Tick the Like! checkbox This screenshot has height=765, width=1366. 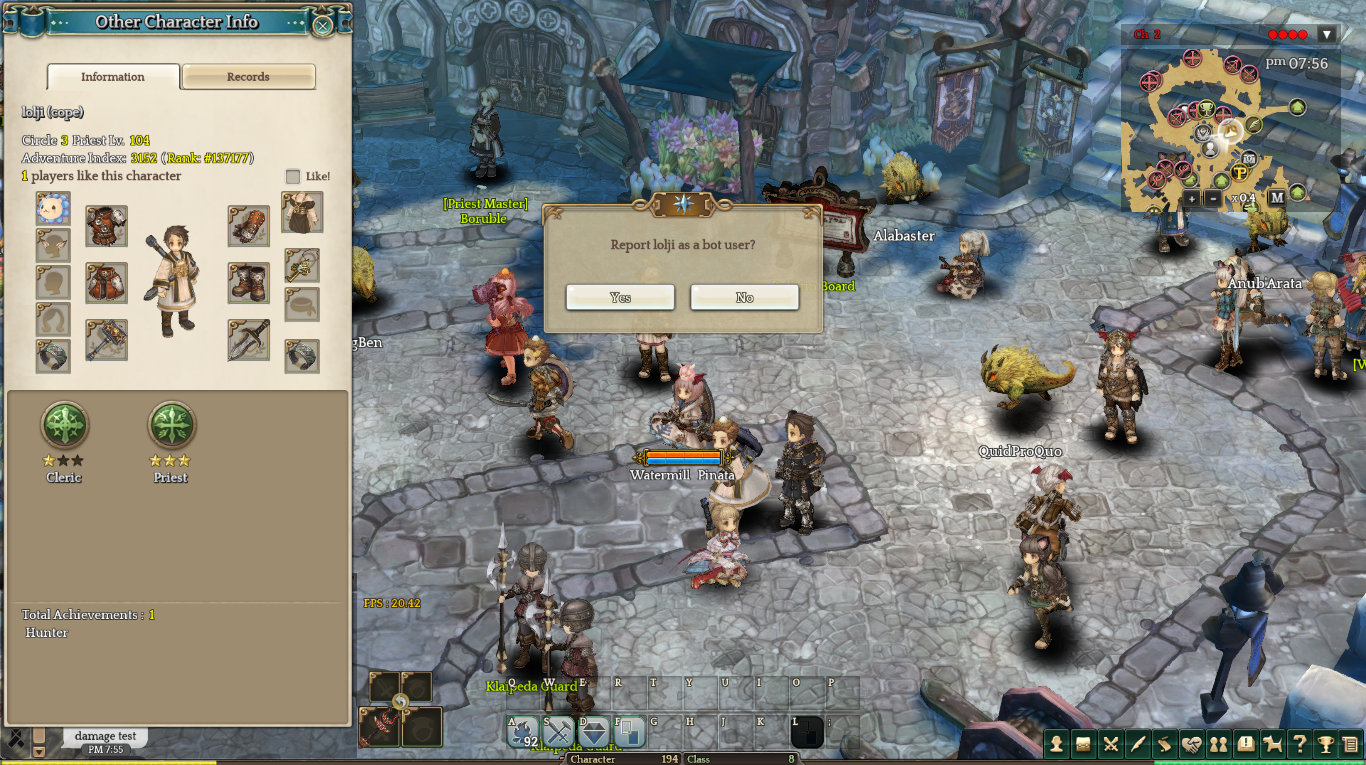coord(293,176)
